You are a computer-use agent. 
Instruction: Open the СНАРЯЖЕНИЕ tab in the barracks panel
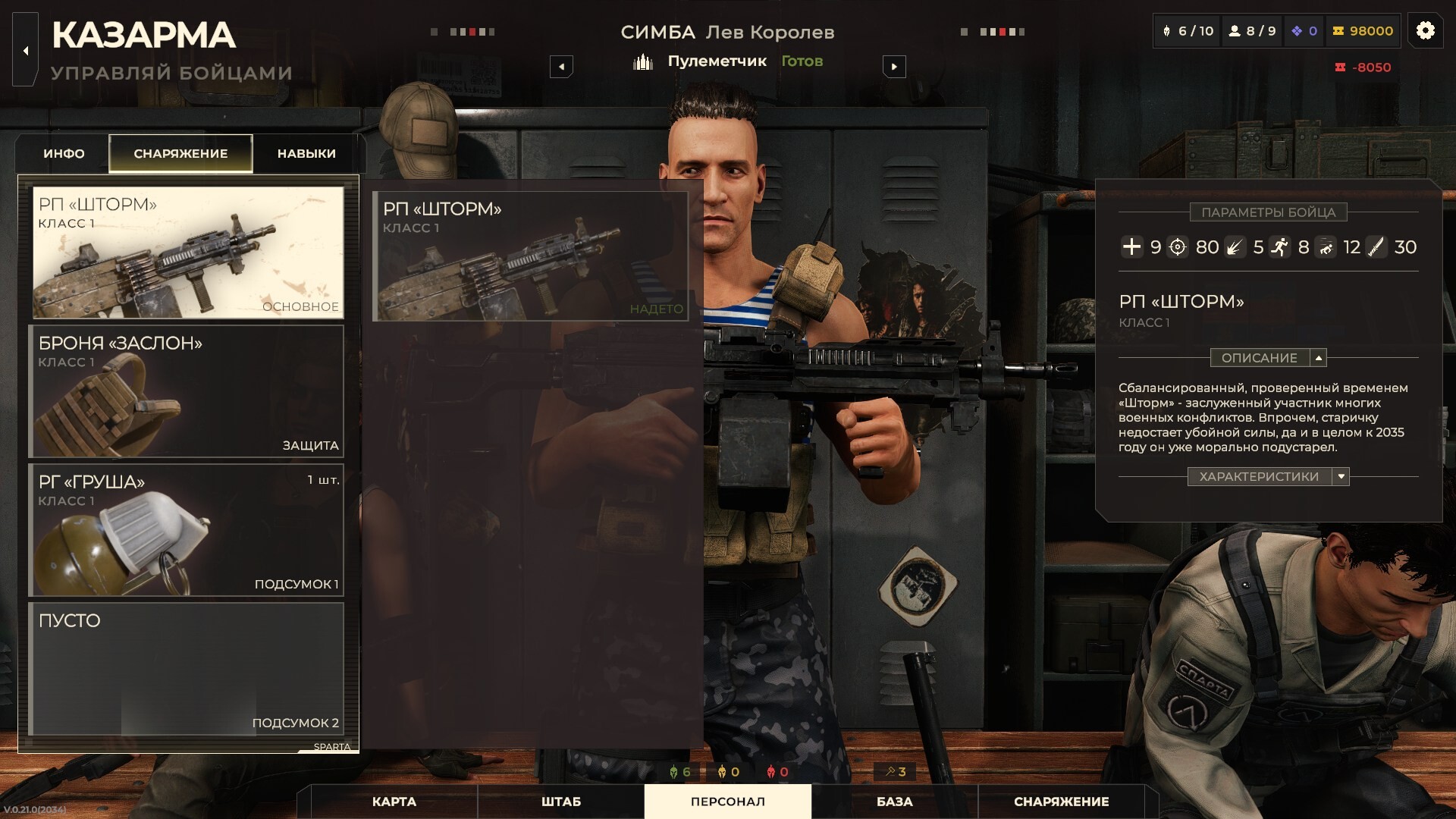click(180, 154)
